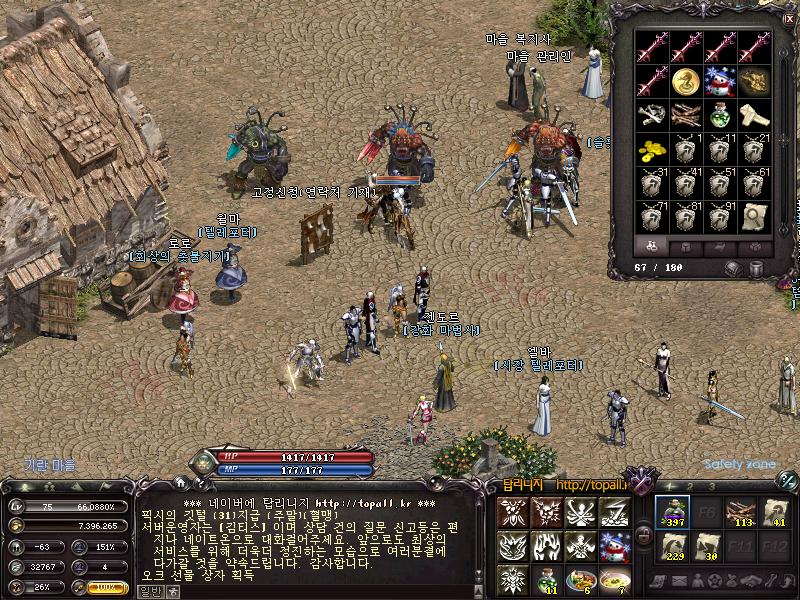
Task: Click the trash can below the inventory
Action: [x=755, y=268]
